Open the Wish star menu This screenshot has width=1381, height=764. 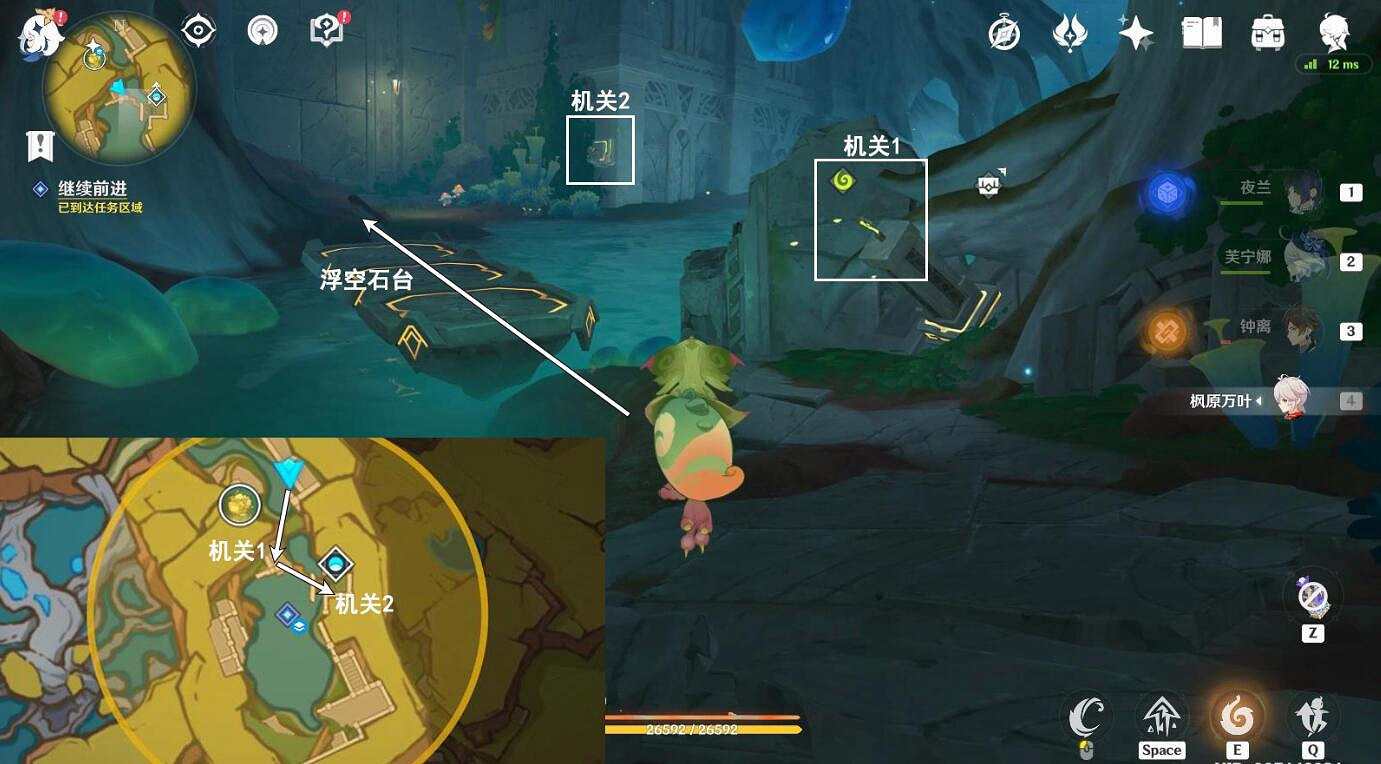(x=1135, y=32)
